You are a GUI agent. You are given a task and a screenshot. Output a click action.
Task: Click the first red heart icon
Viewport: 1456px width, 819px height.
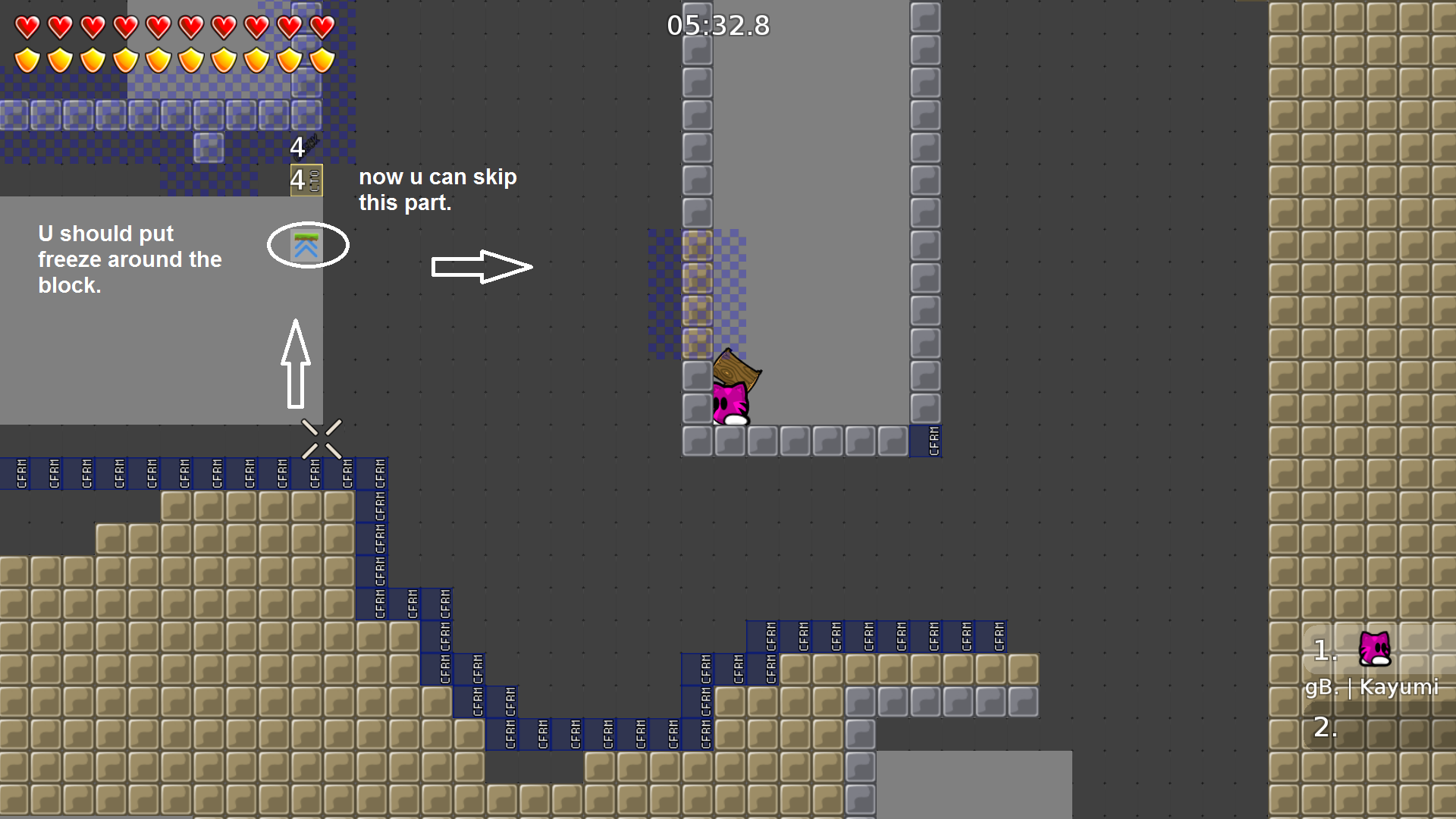27,27
